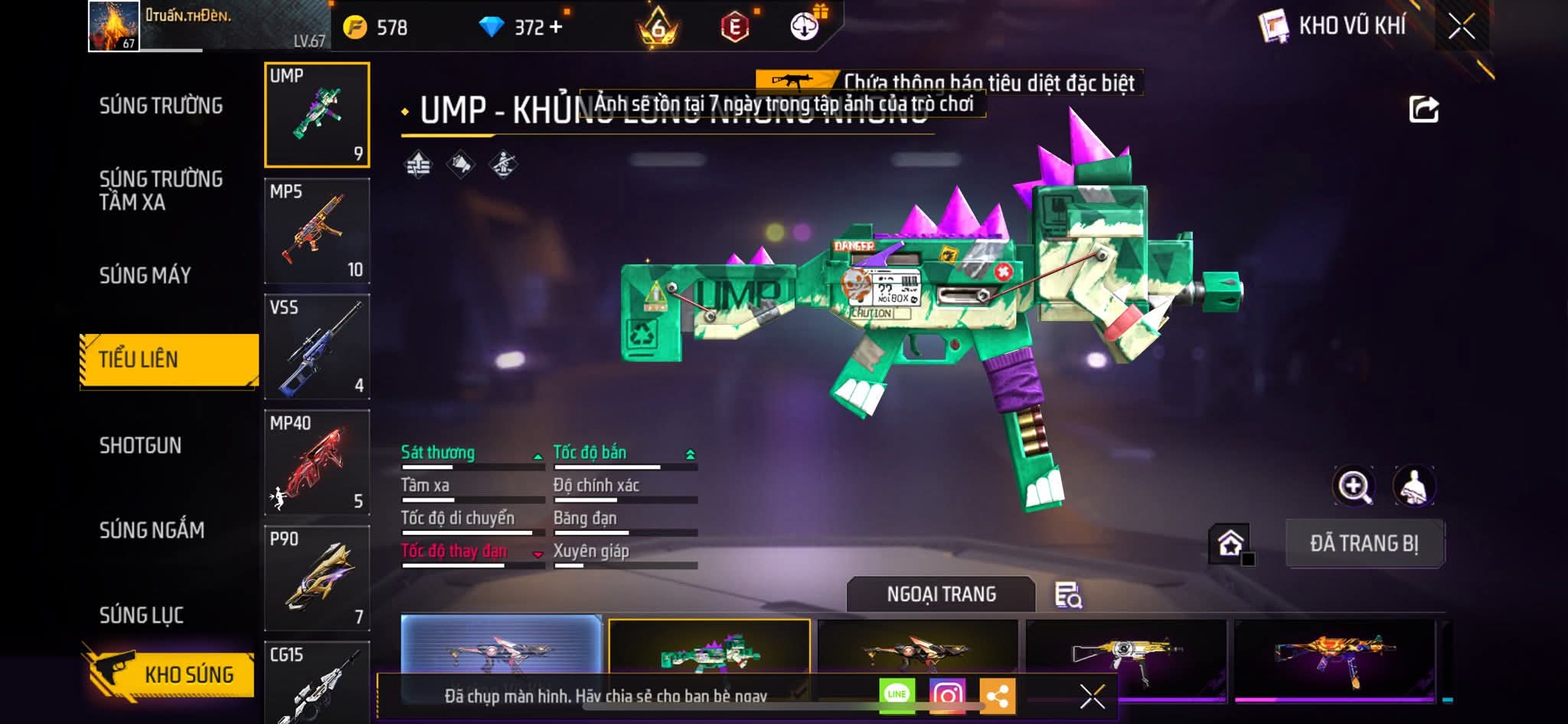The image size is (1568, 724).
Task: Select the Shotgun category
Action: coord(140,445)
